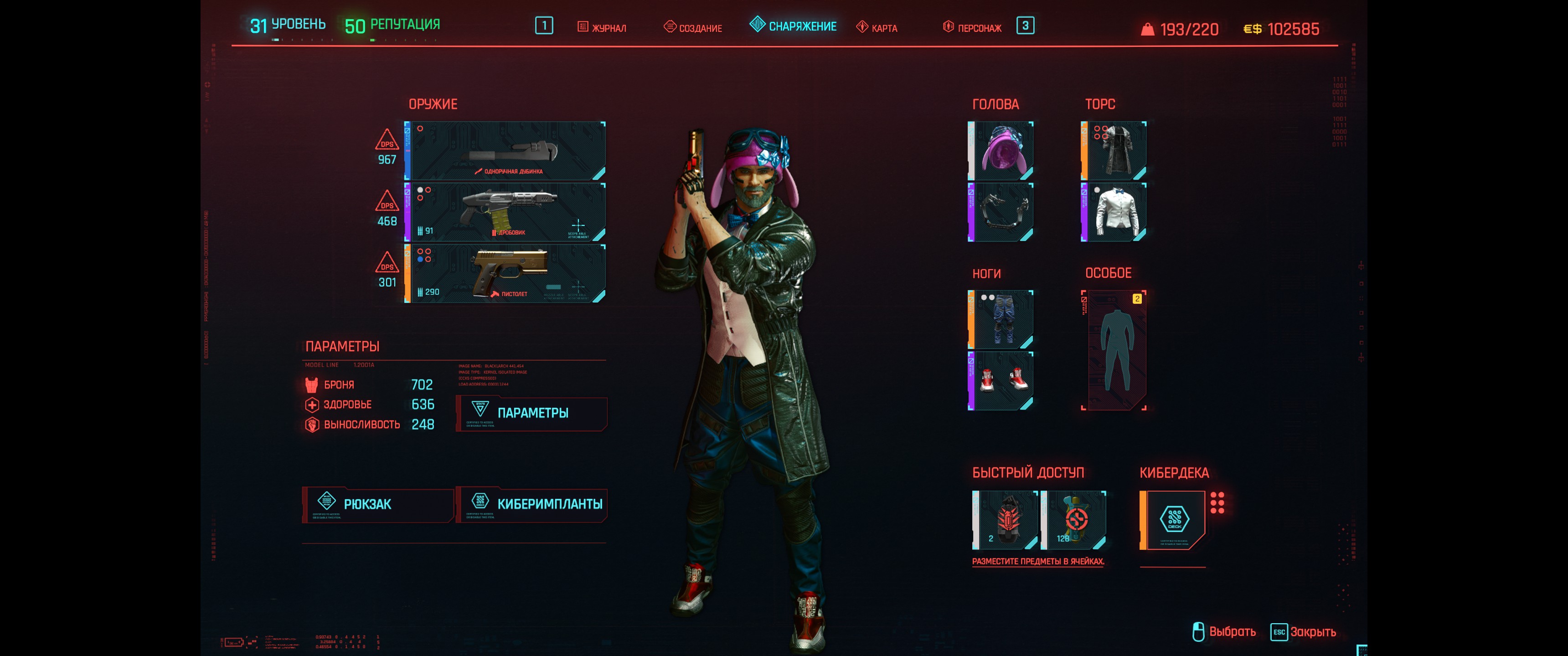Open the Киберимпланты menu
The height and width of the screenshot is (656, 1568).
(x=531, y=504)
